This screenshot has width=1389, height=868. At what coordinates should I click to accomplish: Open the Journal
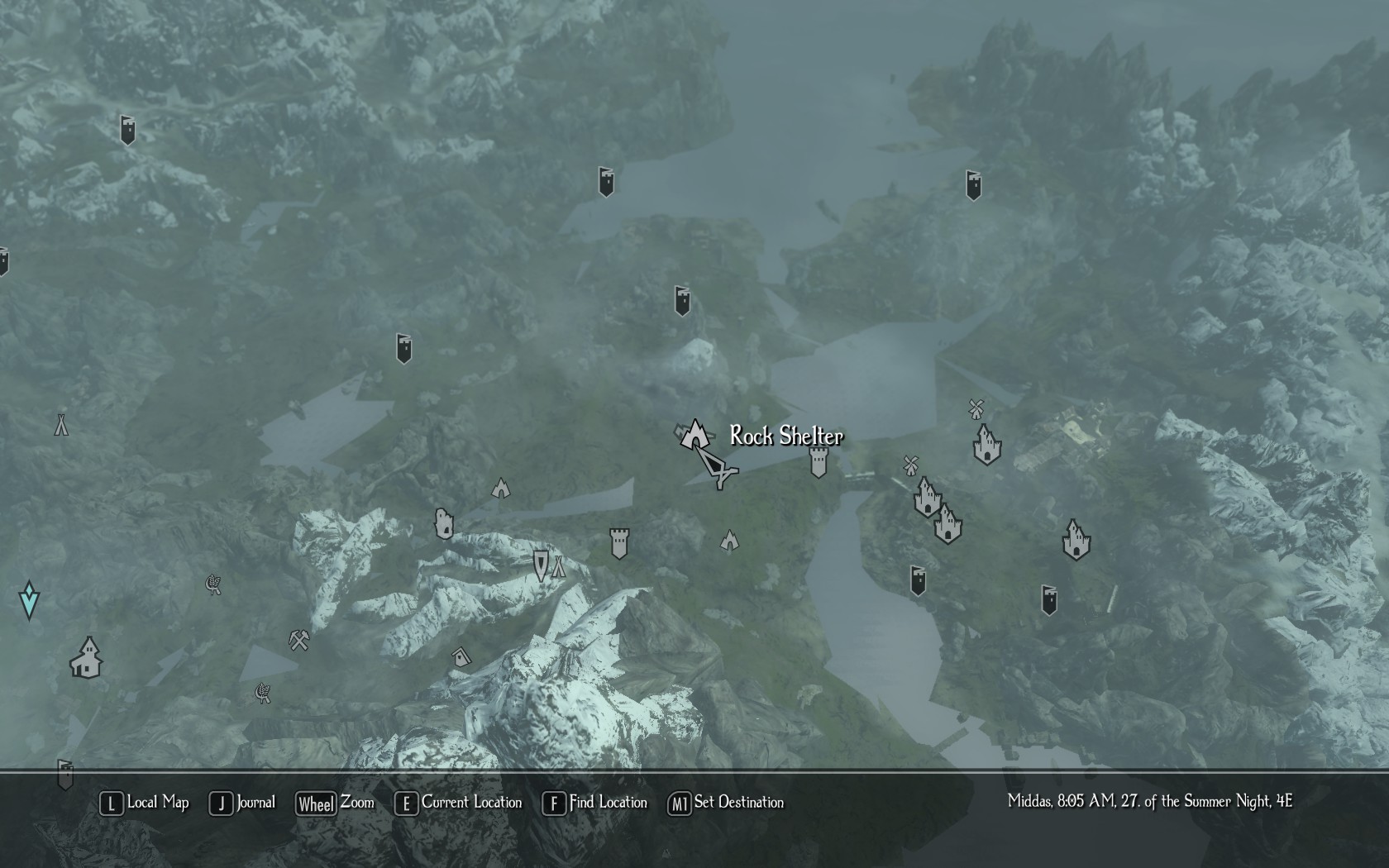[x=243, y=803]
